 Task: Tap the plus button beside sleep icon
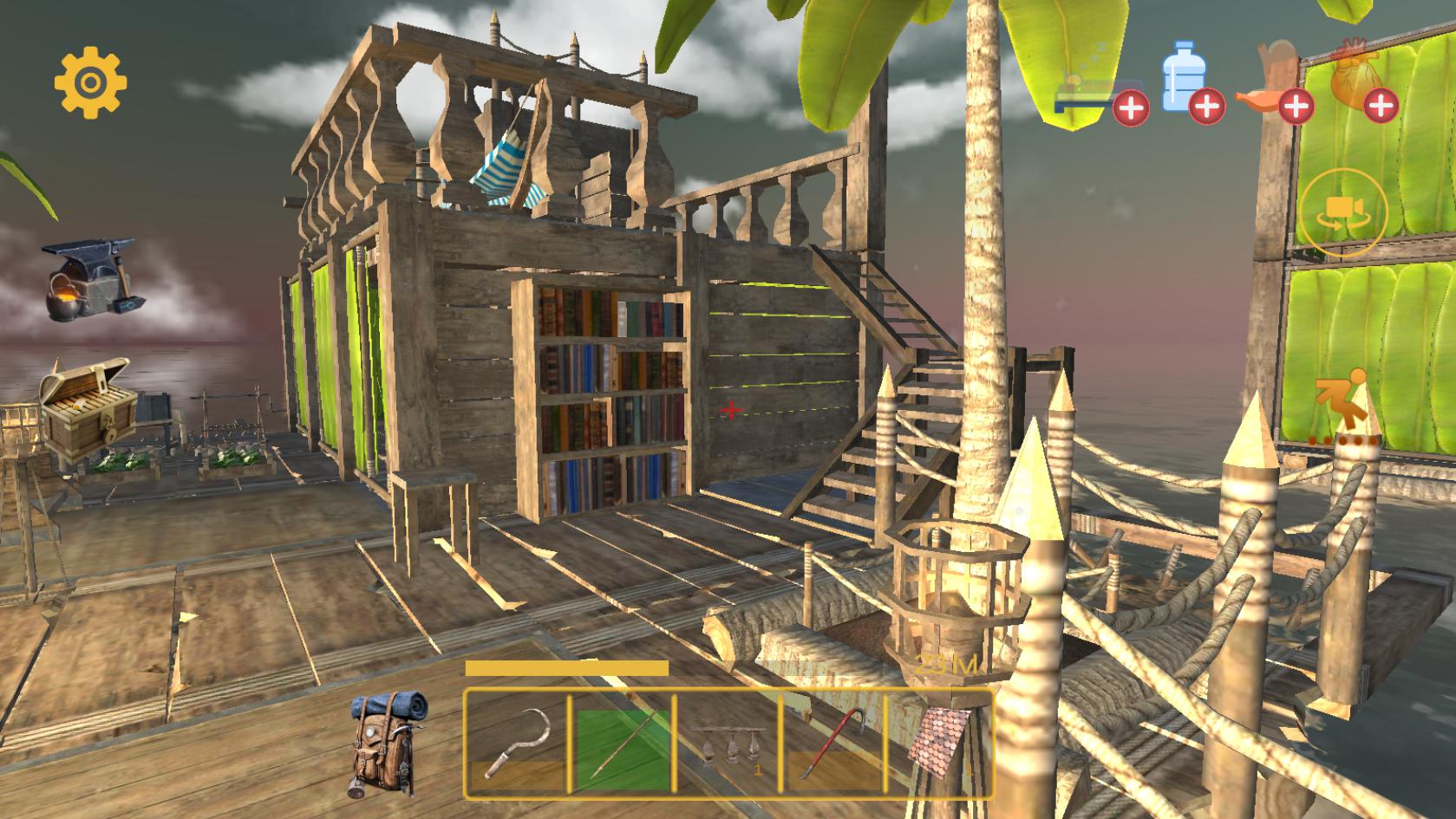point(1131,108)
